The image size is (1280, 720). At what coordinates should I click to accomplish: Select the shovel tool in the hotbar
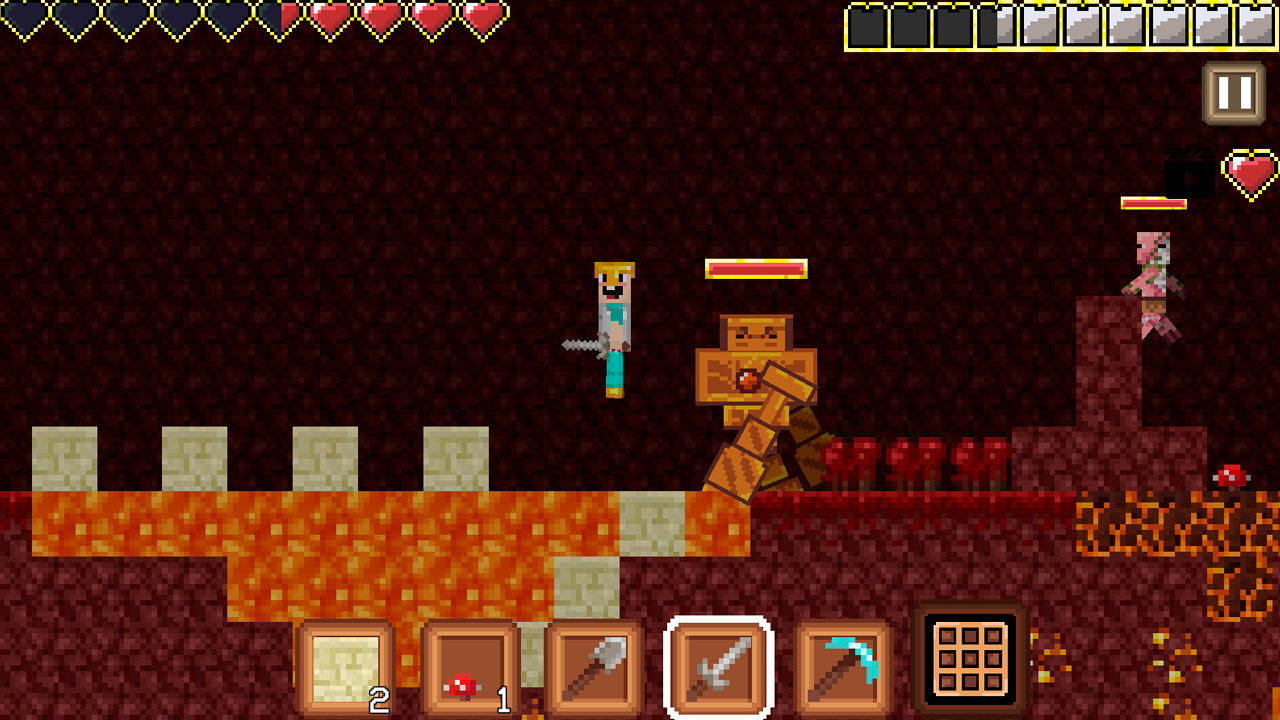[x=595, y=668]
